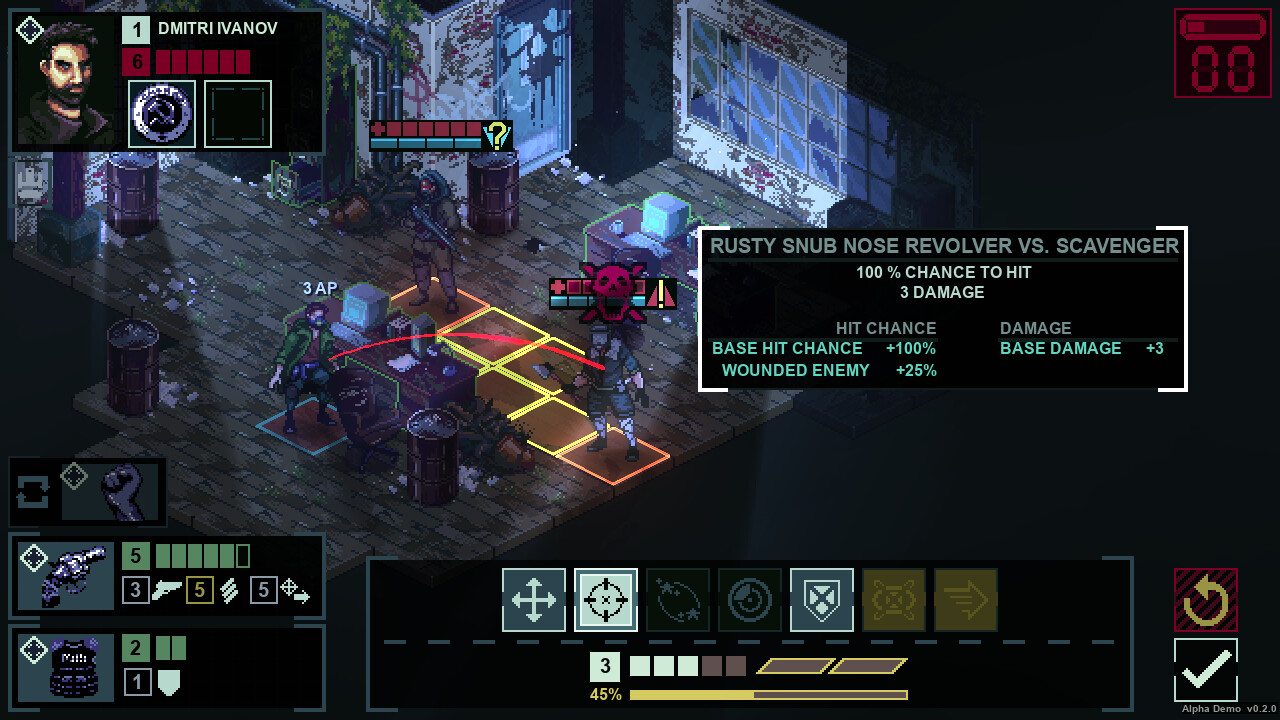Activate the Dodge arc action icon
The width and height of the screenshot is (1280, 720).
point(677,599)
